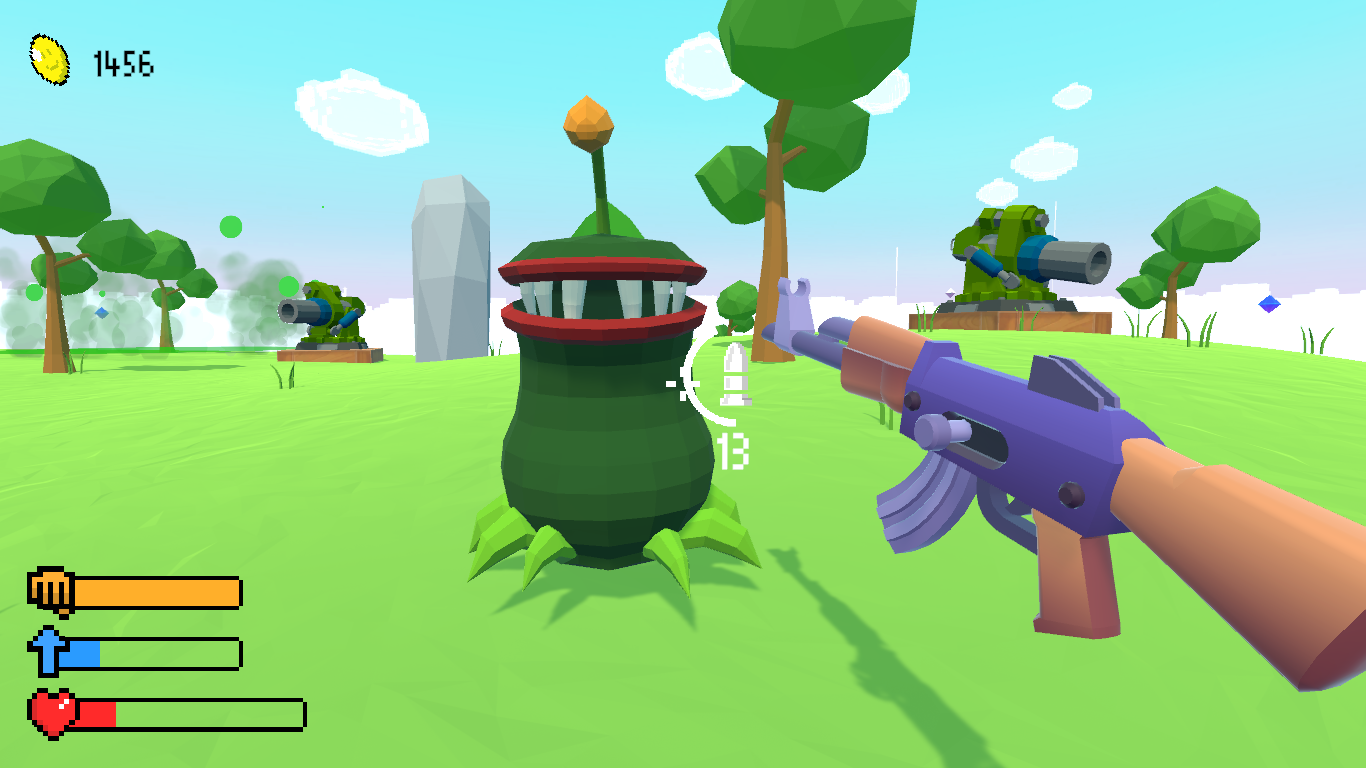
Task: Click the red fill of the health bar
Action: click(x=95, y=714)
